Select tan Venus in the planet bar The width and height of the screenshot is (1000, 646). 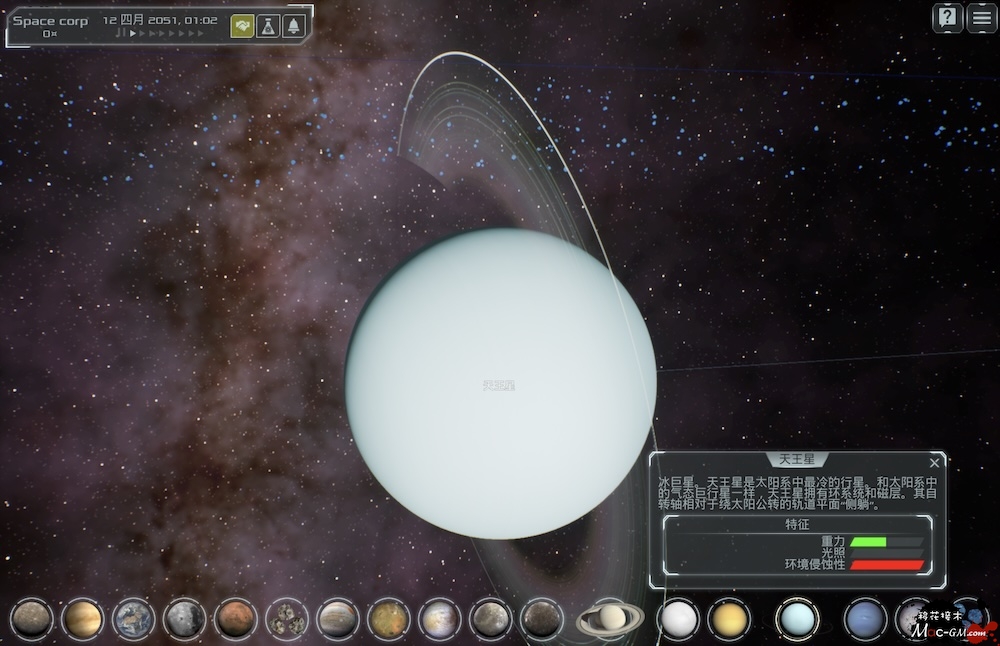click(82, 619)
